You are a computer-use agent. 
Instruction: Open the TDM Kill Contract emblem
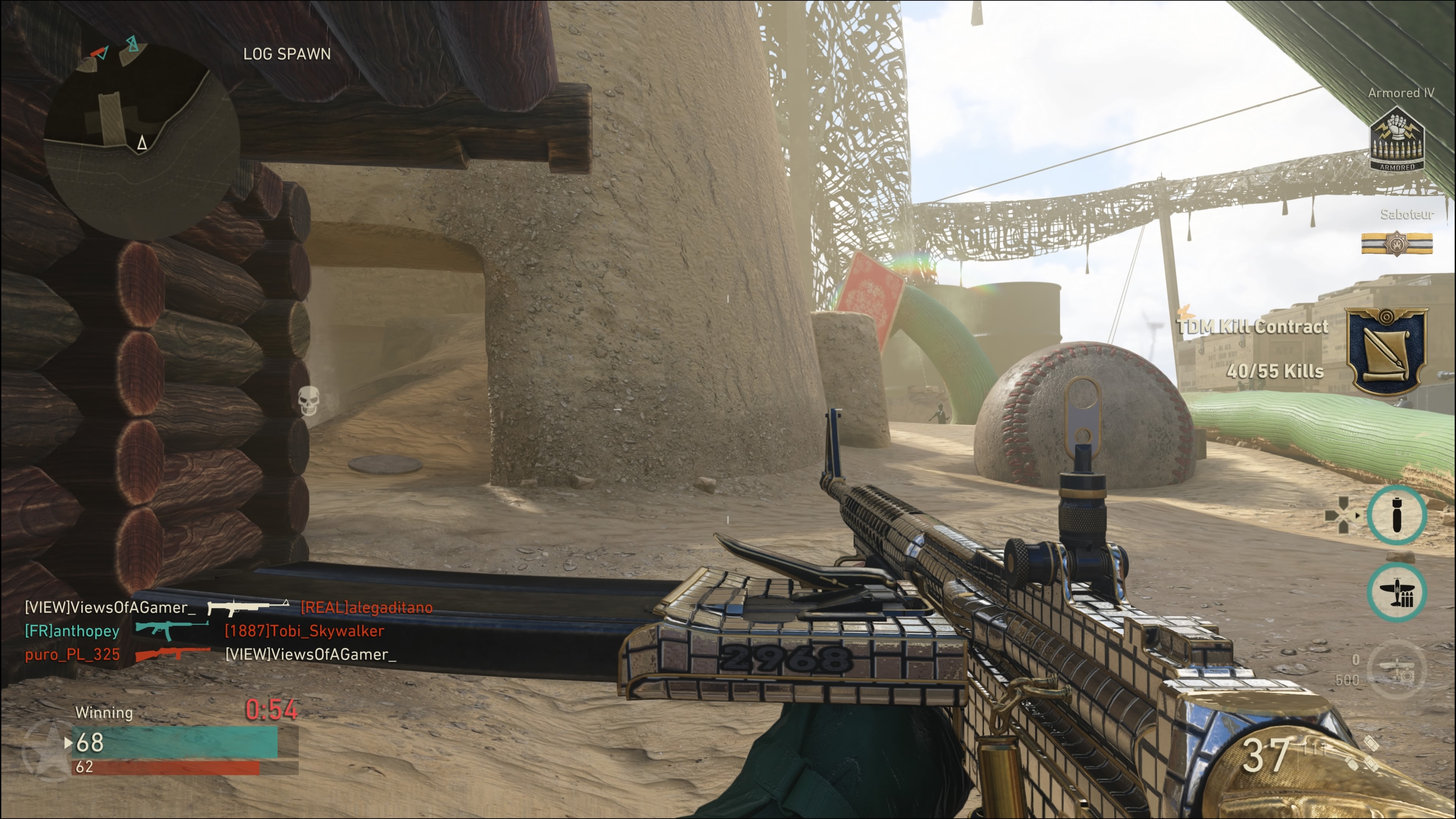pos(1386,350)
